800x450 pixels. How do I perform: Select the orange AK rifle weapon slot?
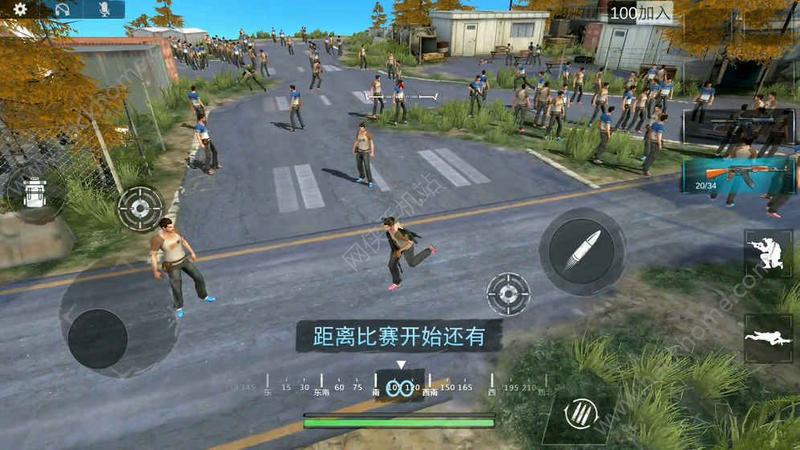pyautogui.click(x=737, y=174)
